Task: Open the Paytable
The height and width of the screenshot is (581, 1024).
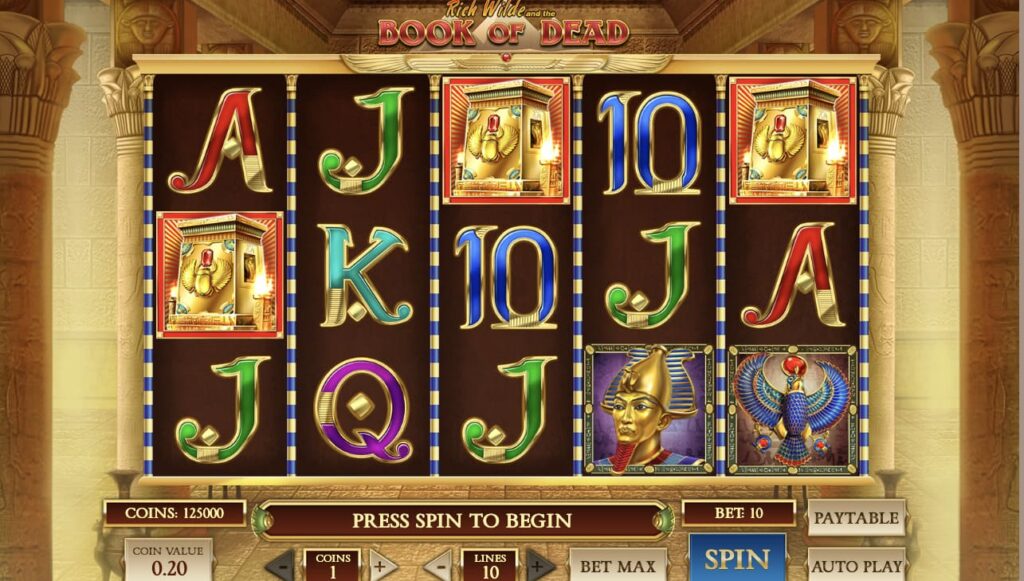Action: (856, 518)
